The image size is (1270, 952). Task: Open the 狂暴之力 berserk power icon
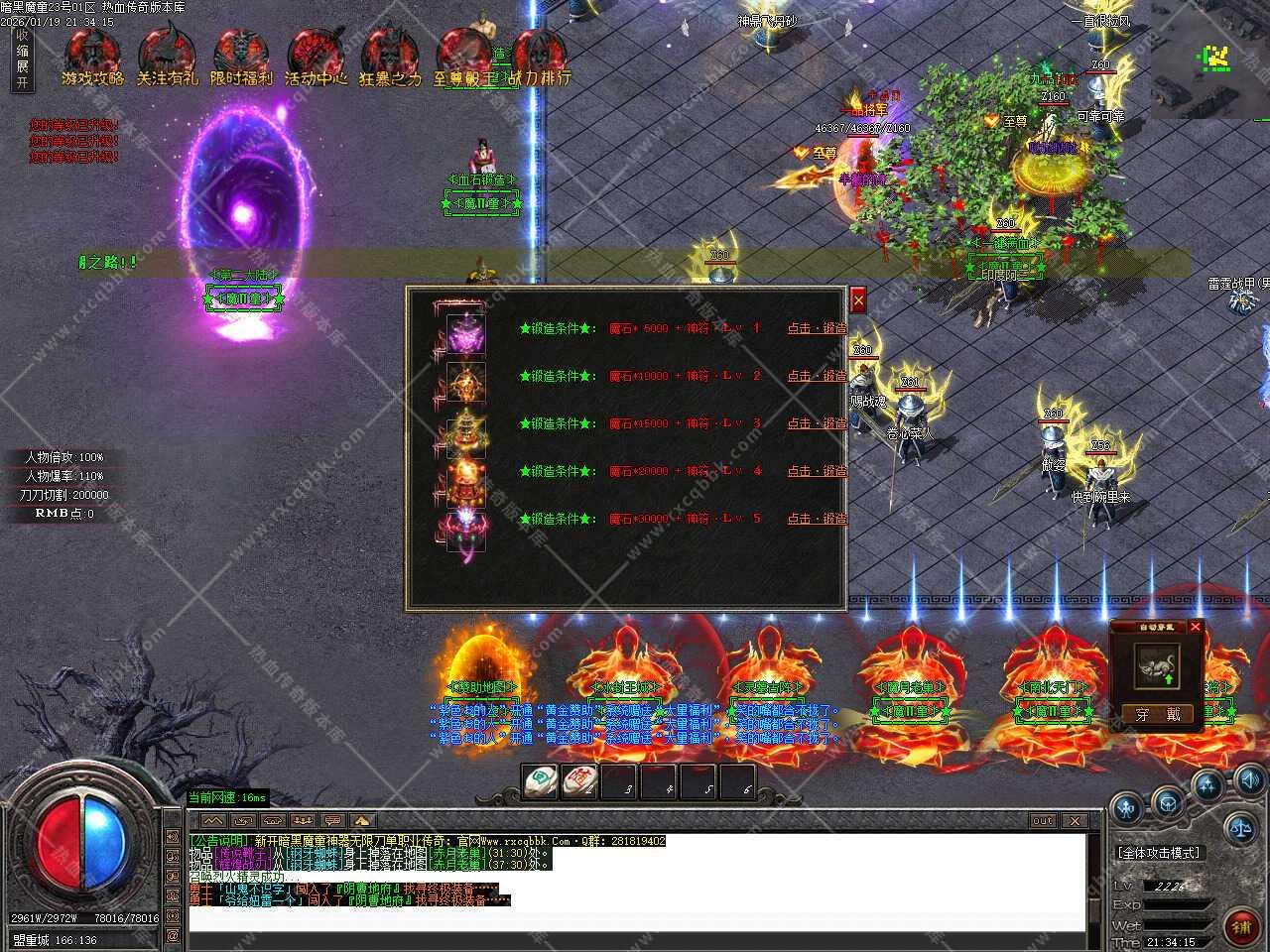(390, 58)
